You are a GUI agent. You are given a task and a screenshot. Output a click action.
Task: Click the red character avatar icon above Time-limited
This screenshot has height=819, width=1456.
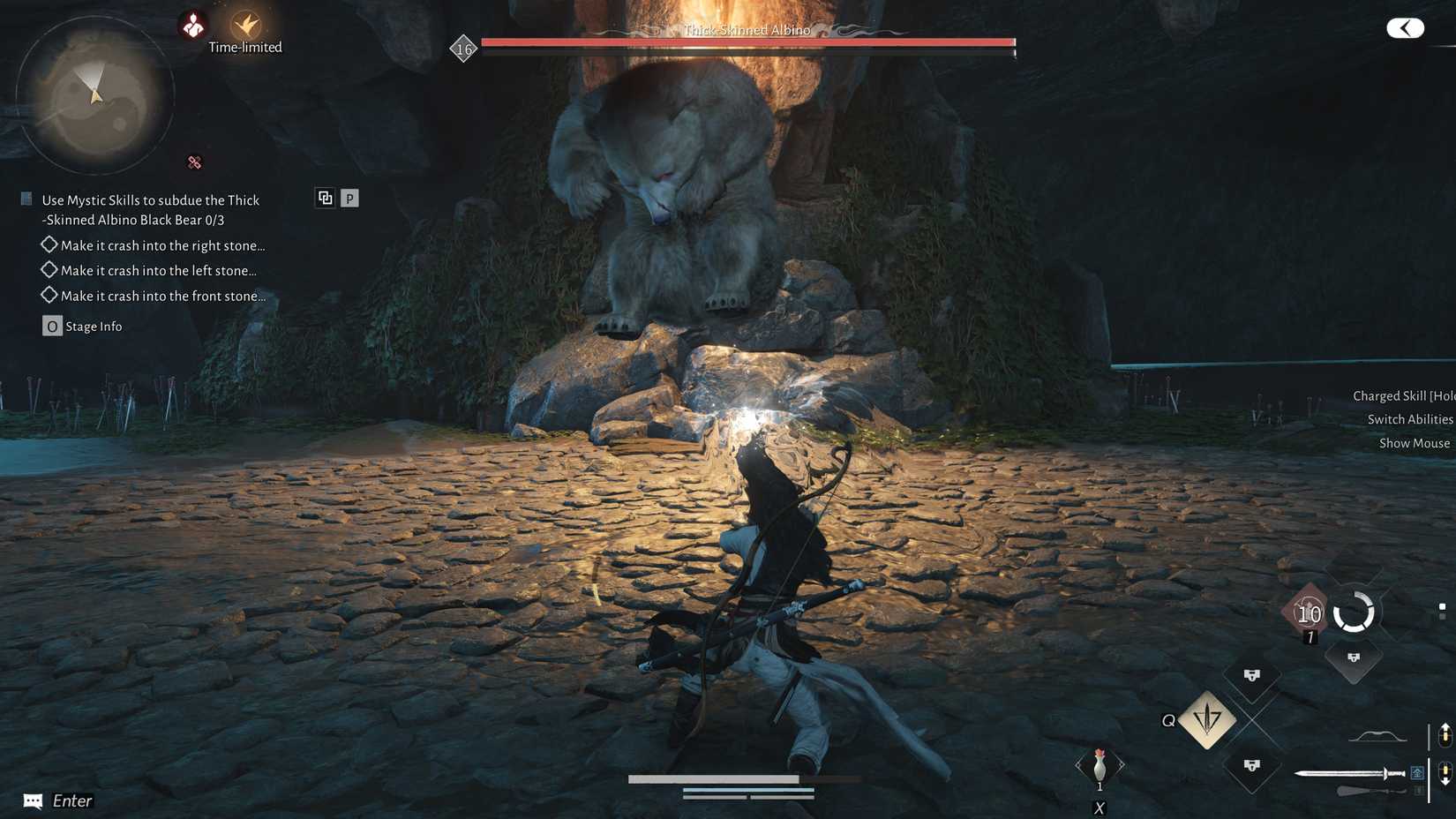coord(194,25)
